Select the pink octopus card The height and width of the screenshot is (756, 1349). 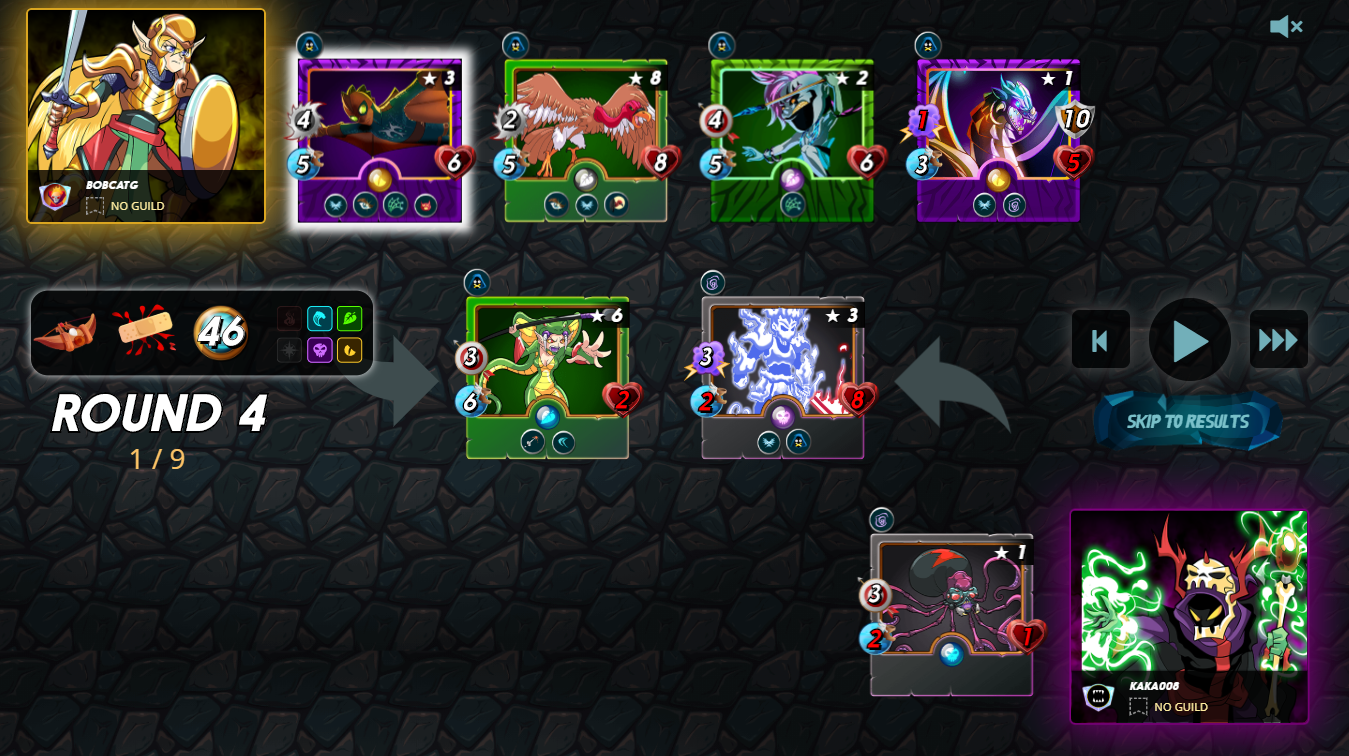pyautogui.click(x=951, y=614)
